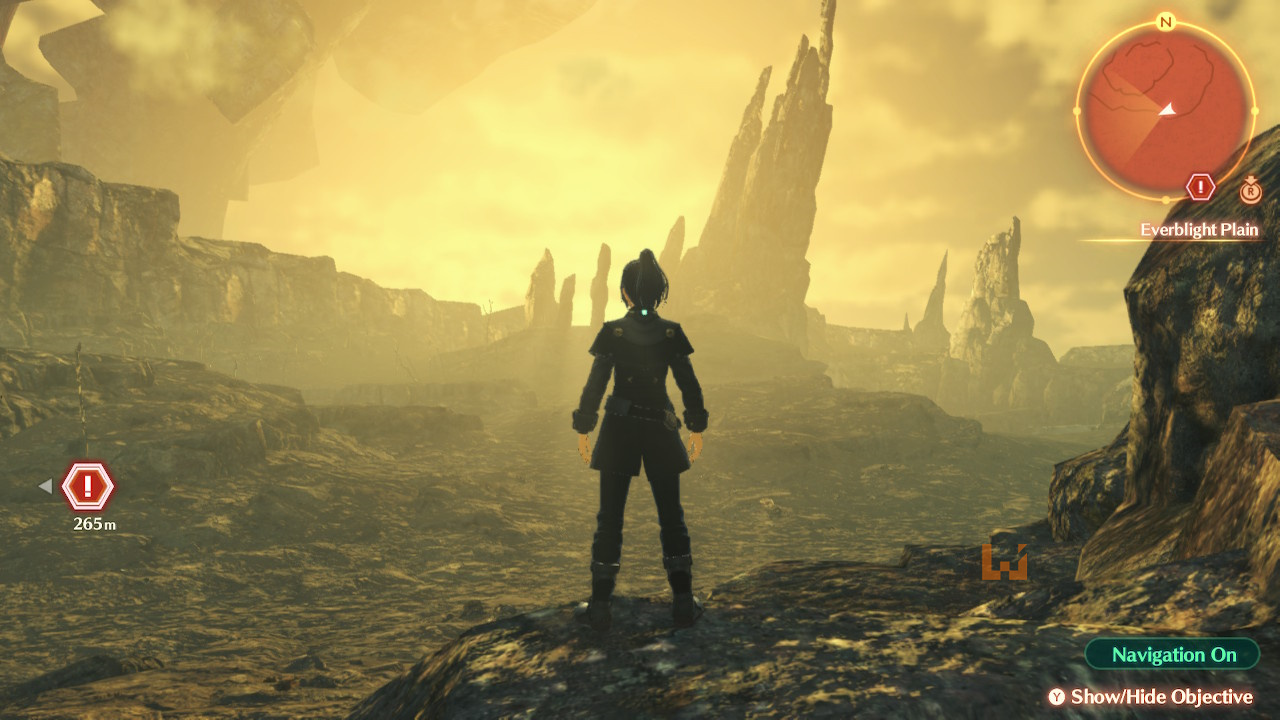Click the Show/Hide Objective label
The width and height of the screenshot is (1280, 720).
pos(1161,697)
